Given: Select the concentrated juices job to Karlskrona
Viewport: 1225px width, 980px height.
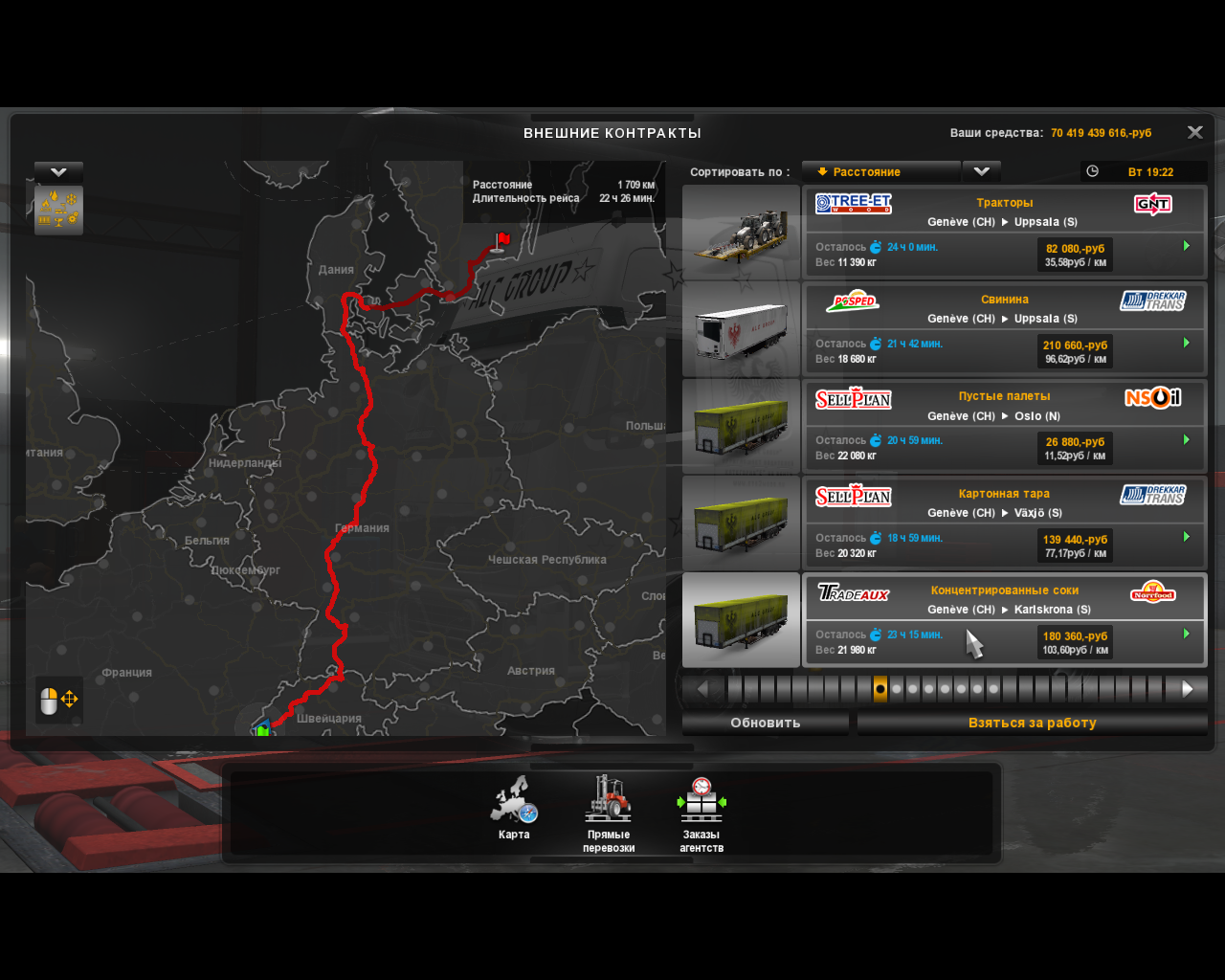Looking at the screenshot, I should pos(1004,619).
